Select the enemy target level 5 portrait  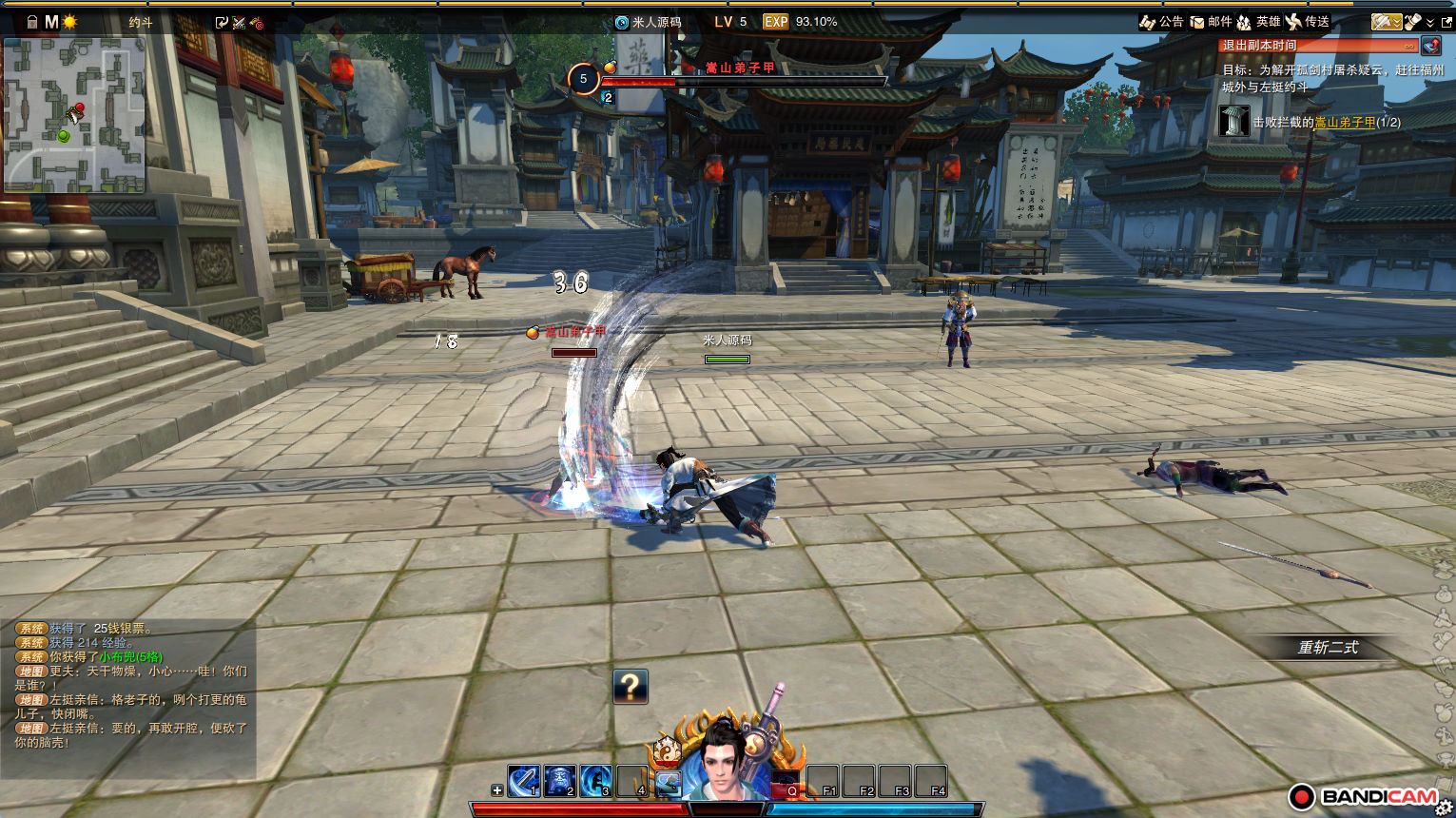click(x=583, y=79)
